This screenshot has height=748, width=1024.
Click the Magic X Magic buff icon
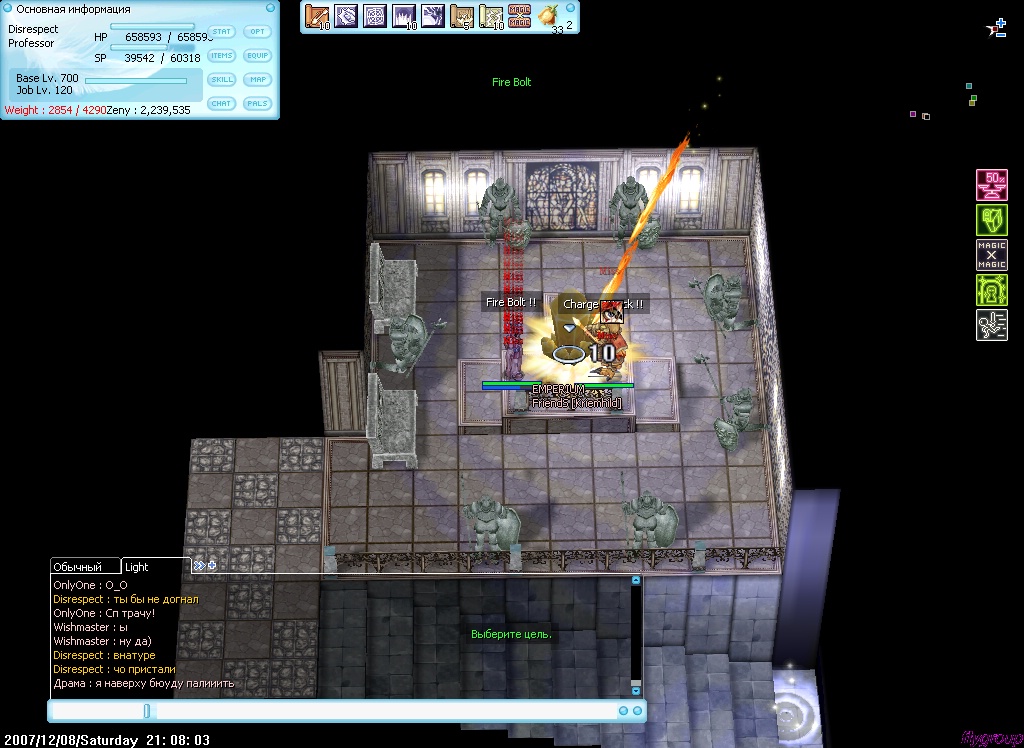(x=991, y=255)
